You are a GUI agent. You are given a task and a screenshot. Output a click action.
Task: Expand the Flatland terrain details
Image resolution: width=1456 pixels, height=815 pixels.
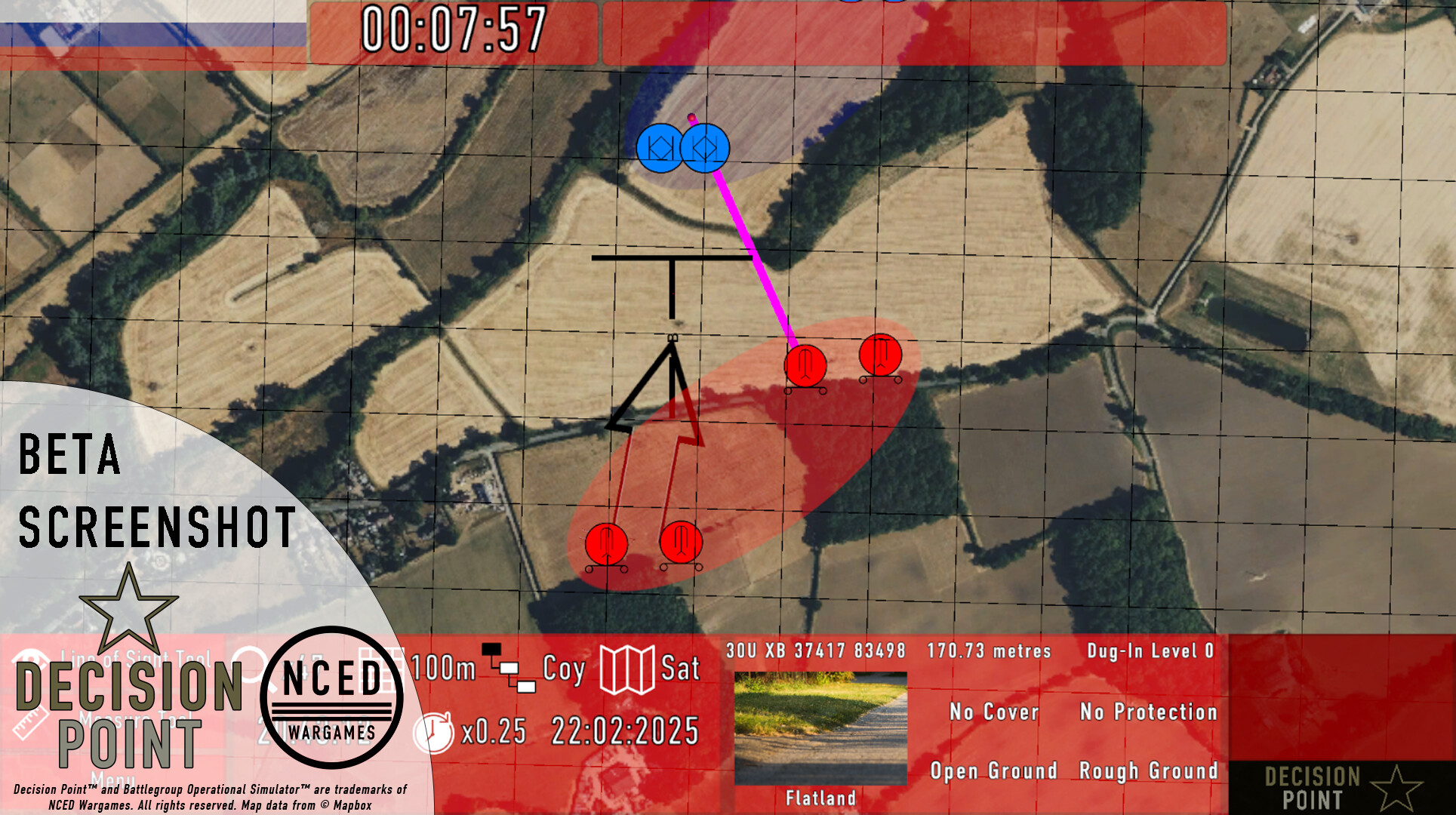click(x=820, y=798)
